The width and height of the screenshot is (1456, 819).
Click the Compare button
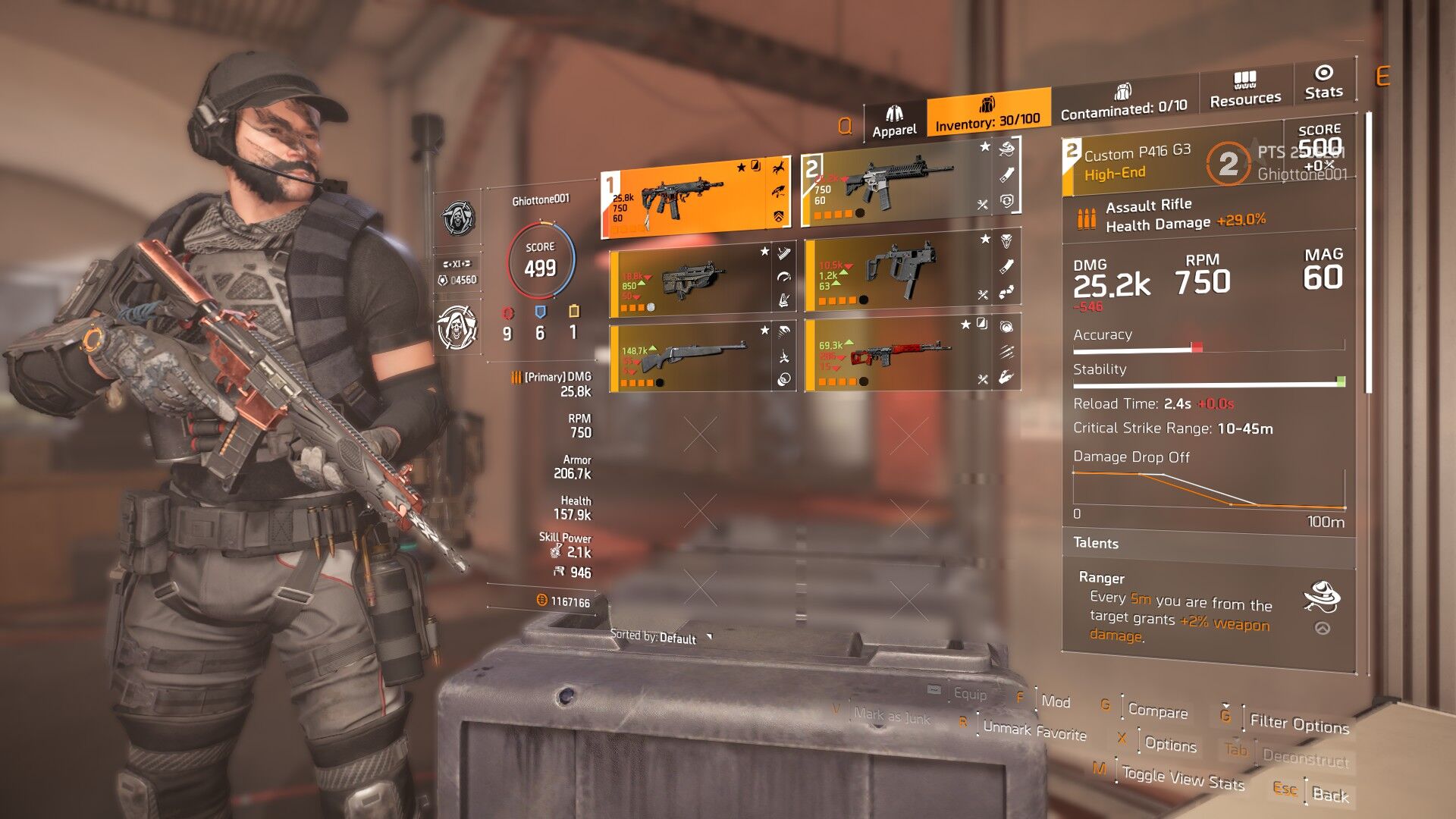[x=1157, y=711]
